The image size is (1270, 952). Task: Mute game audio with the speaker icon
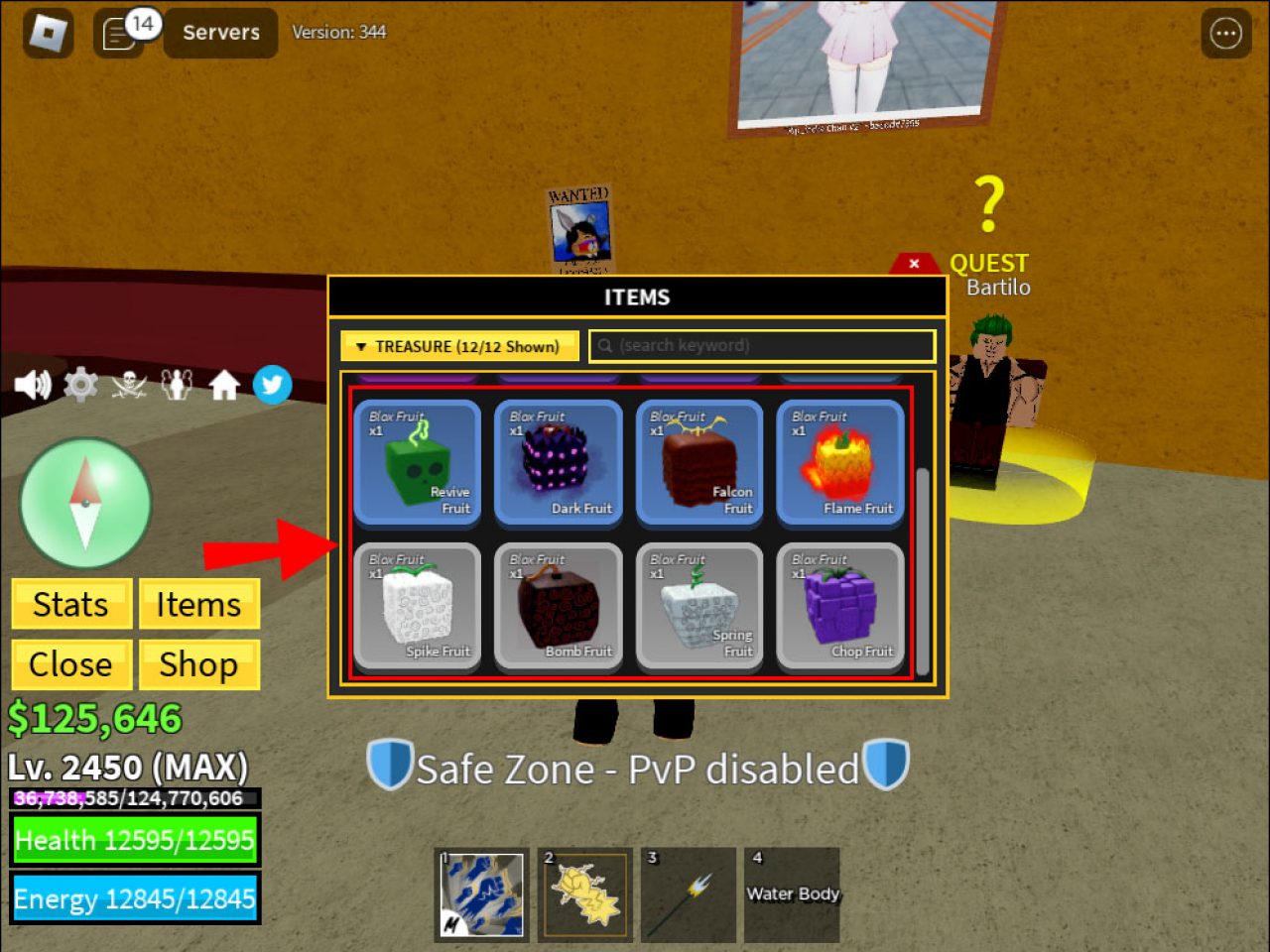[34, 384]
